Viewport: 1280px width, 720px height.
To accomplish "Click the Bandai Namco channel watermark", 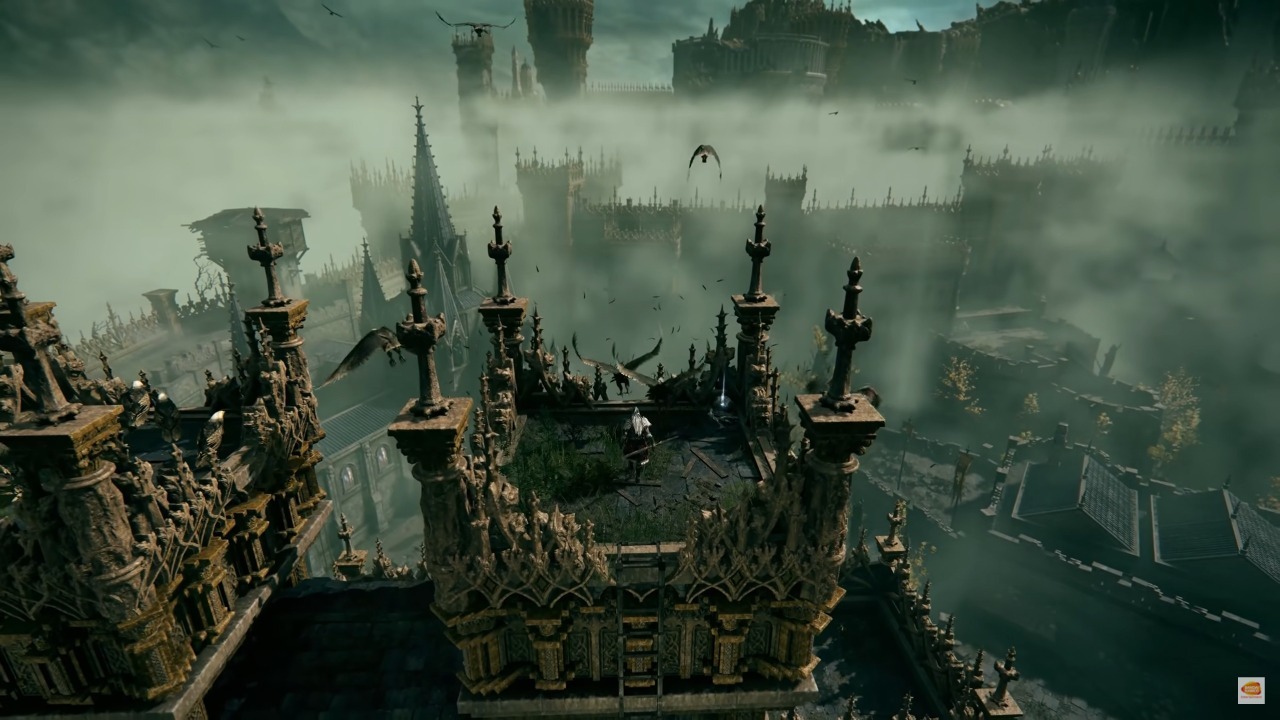I will [x=1250, y=690].
